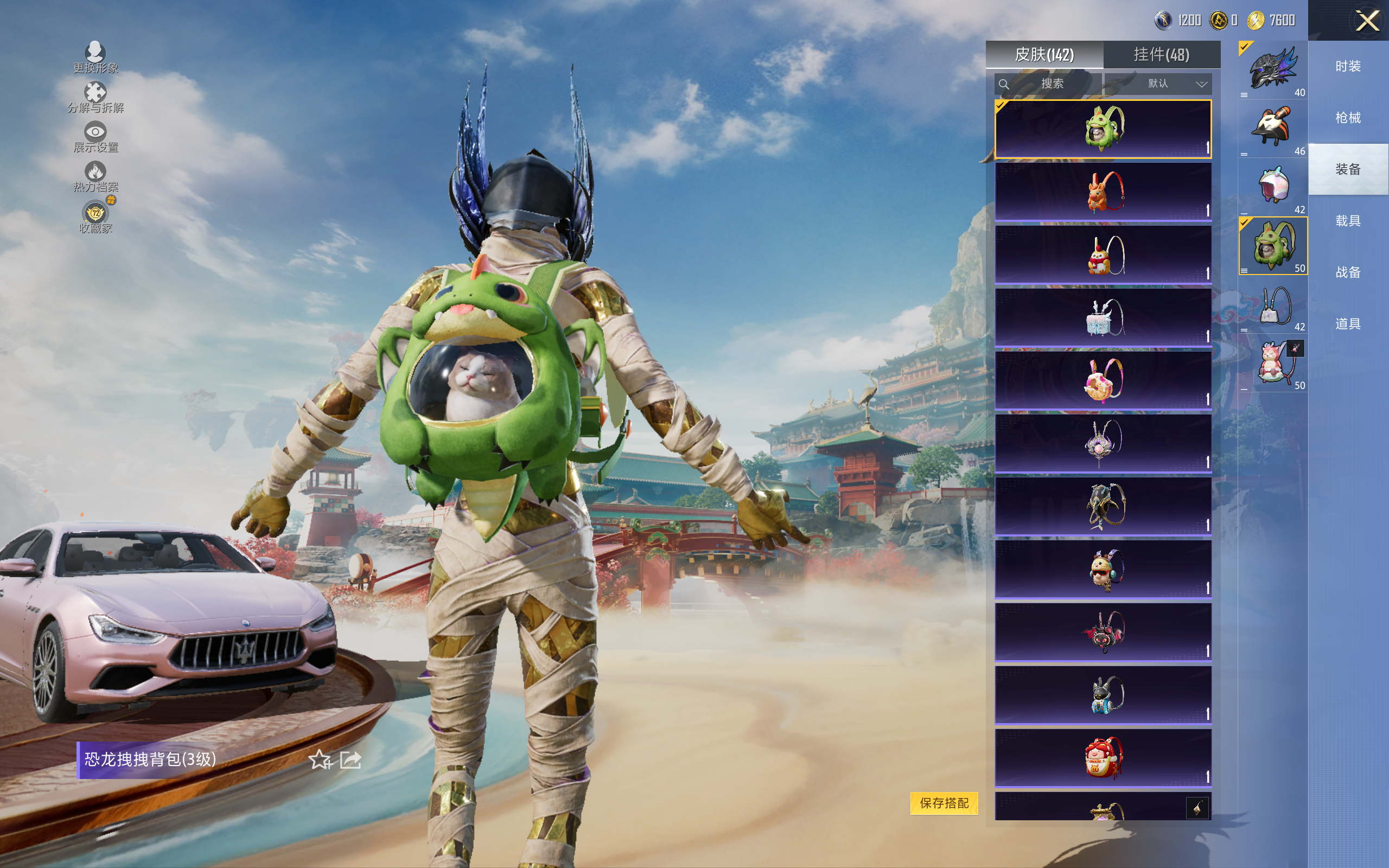Open the 道具 category

pos(1348,324)
